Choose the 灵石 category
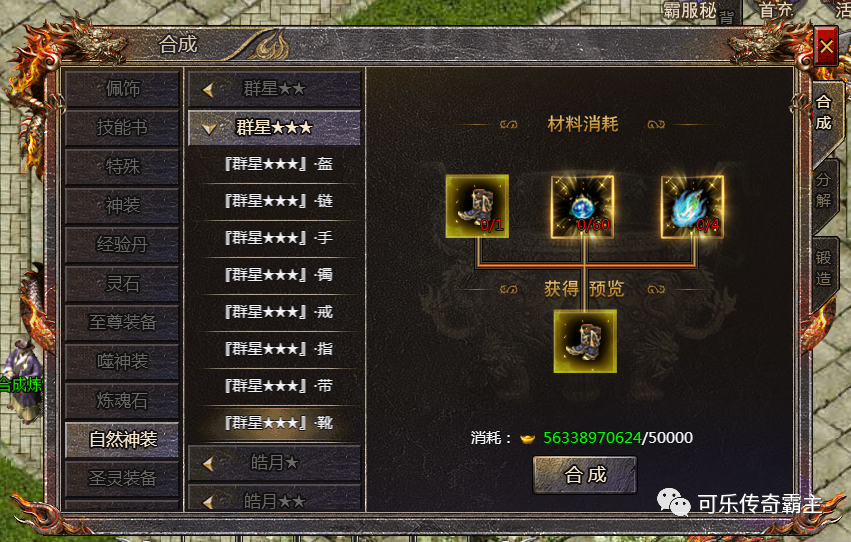The height and width of the screenshot is (542, 851). point(122,284)
